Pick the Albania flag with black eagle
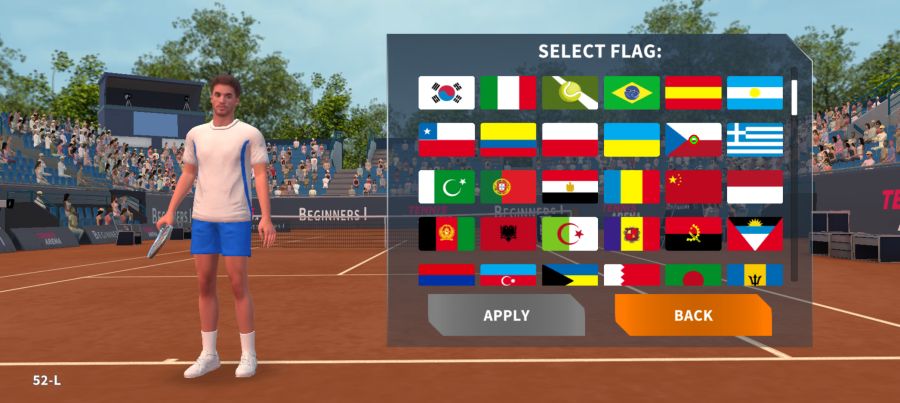The image size is (900, 403). tap(508, 234)
